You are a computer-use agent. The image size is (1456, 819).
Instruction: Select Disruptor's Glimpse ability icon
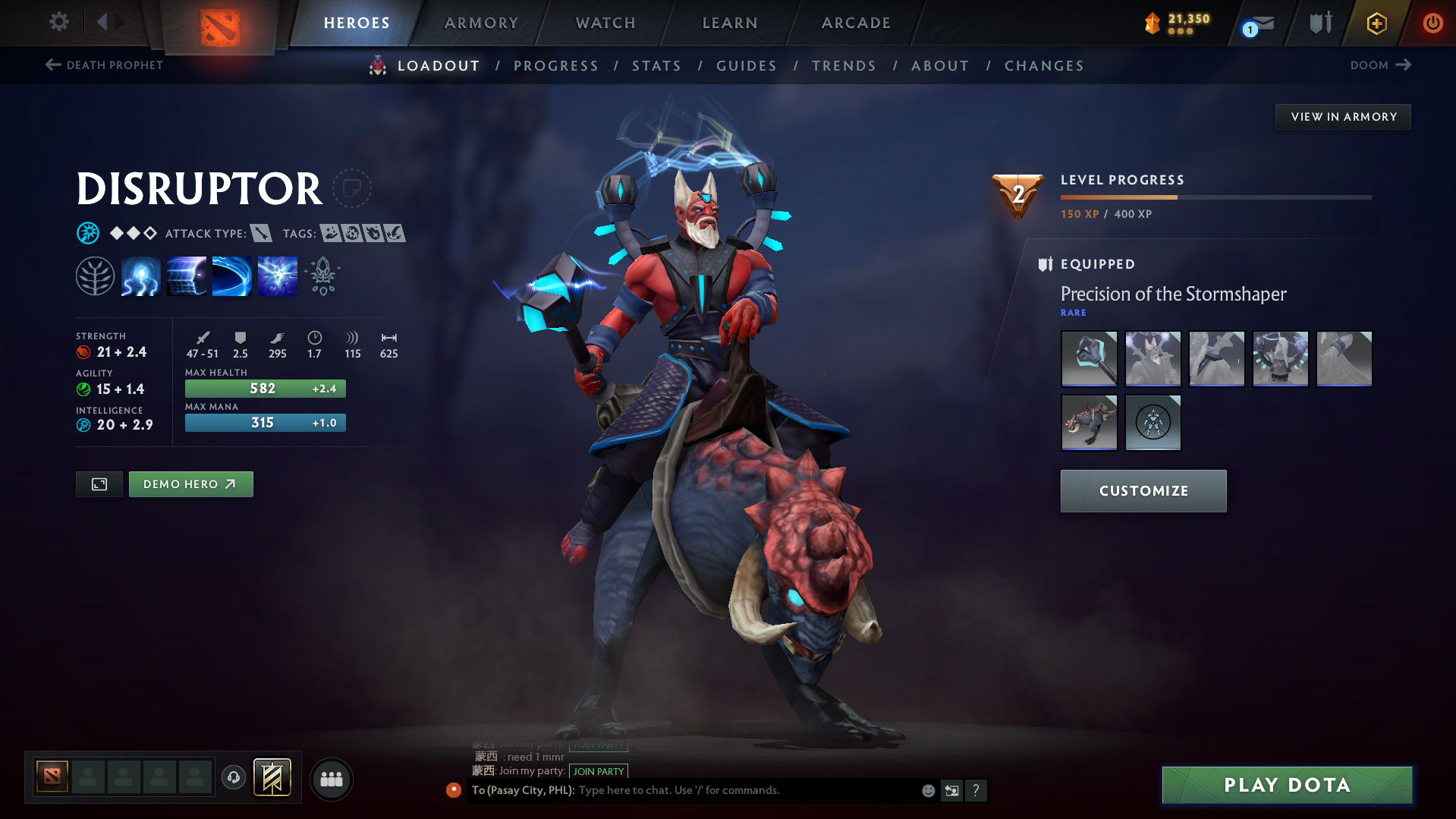pos(186,276)
